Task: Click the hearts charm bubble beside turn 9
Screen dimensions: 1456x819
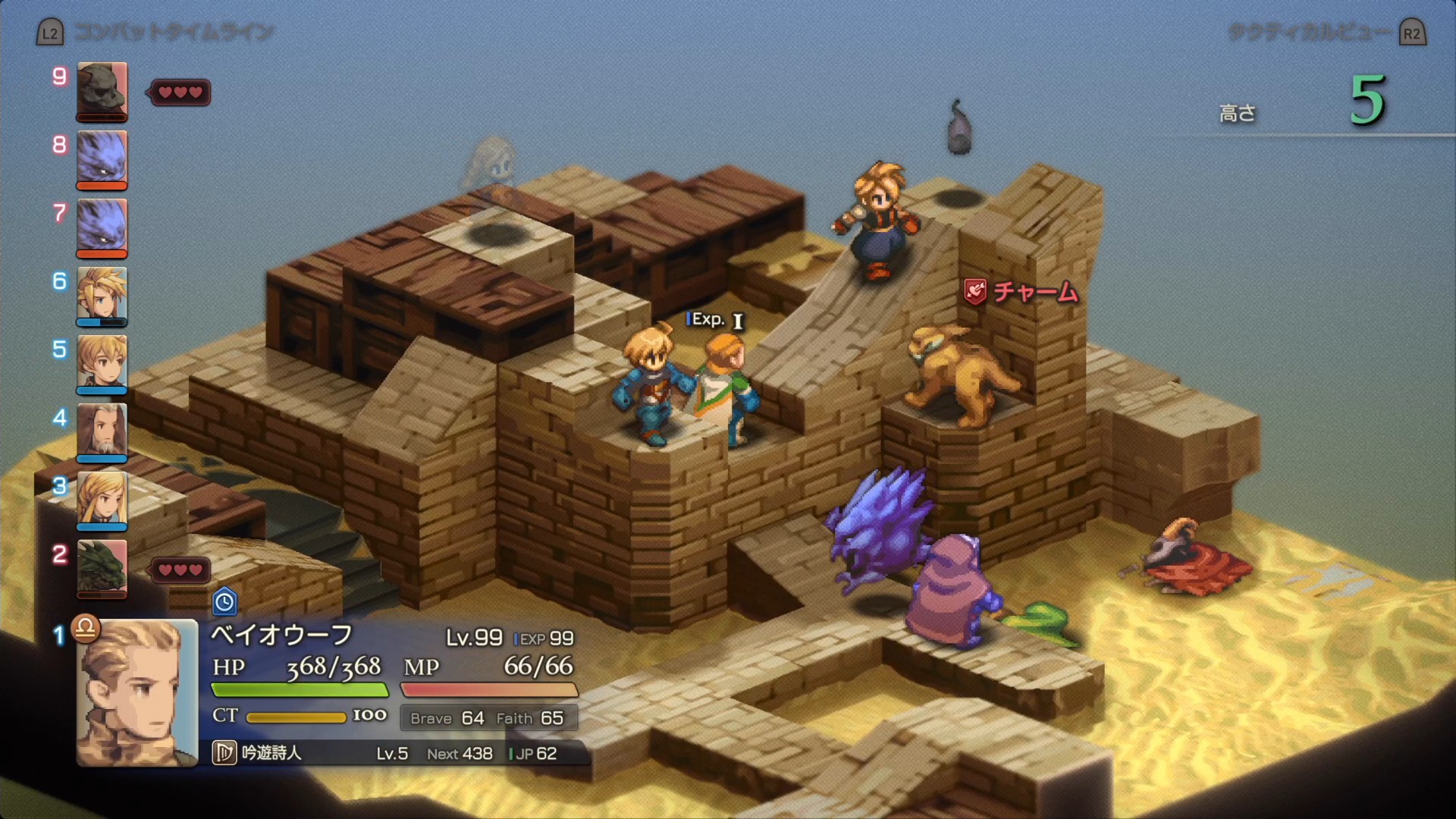Action: point(180,93)
